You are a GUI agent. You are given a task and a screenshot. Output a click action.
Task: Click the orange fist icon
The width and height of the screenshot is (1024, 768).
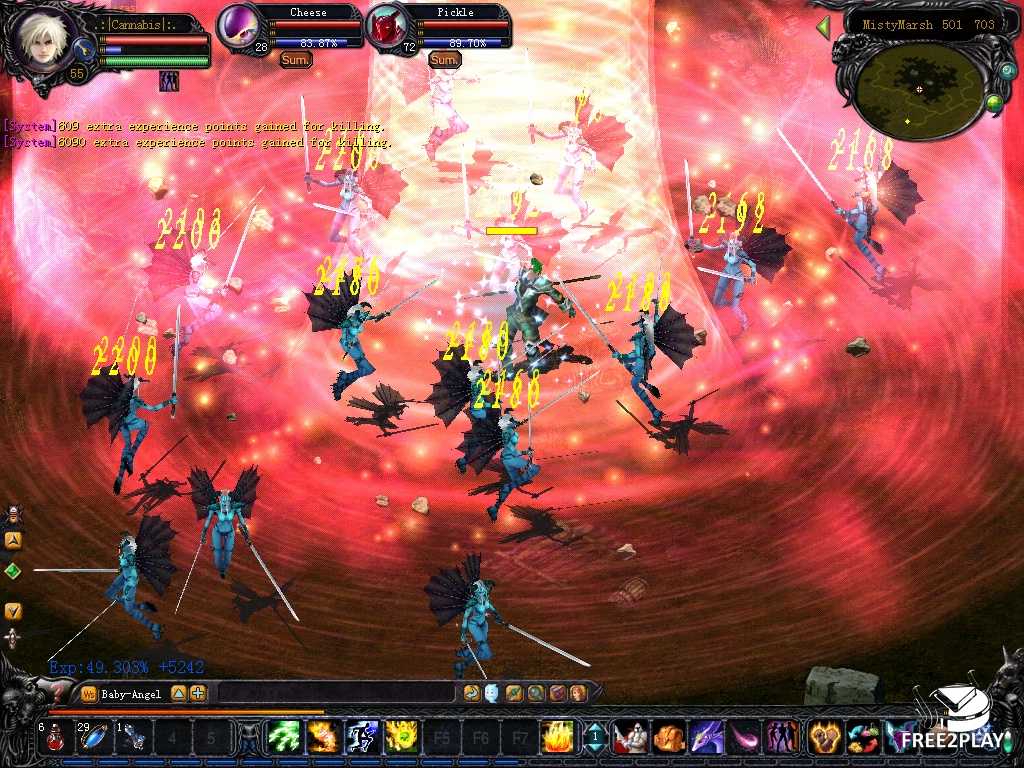pyautogui.click(x=668, y=738)
